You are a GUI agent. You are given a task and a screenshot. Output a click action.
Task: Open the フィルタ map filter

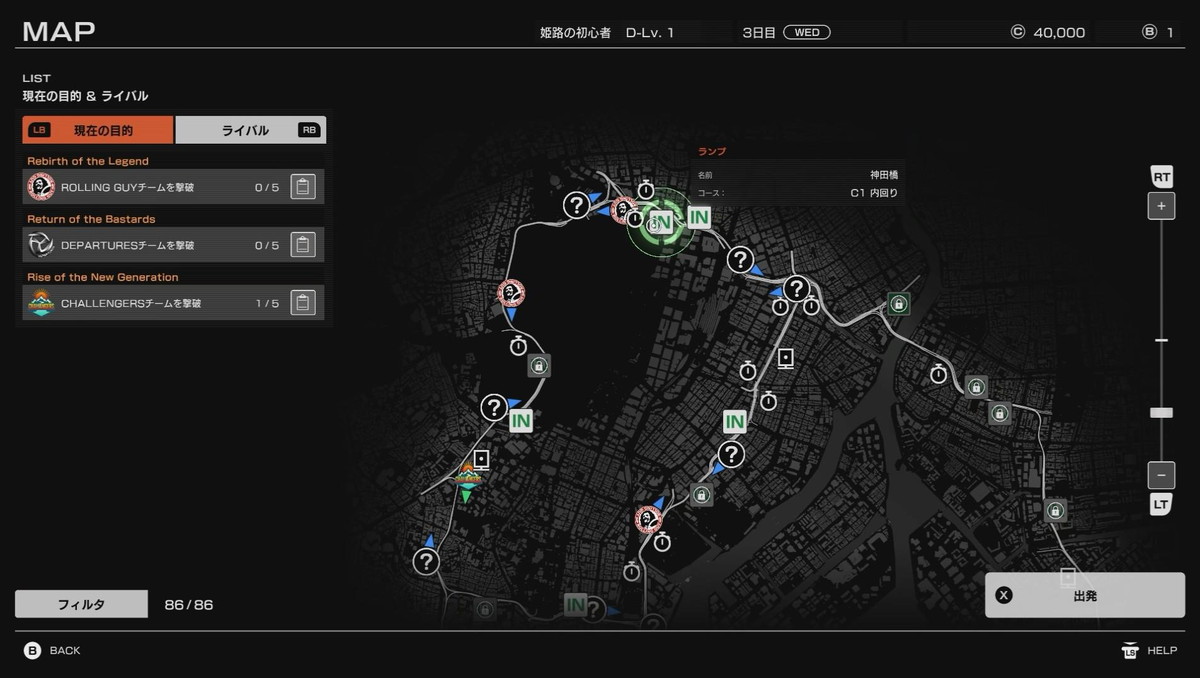(81, 605)
